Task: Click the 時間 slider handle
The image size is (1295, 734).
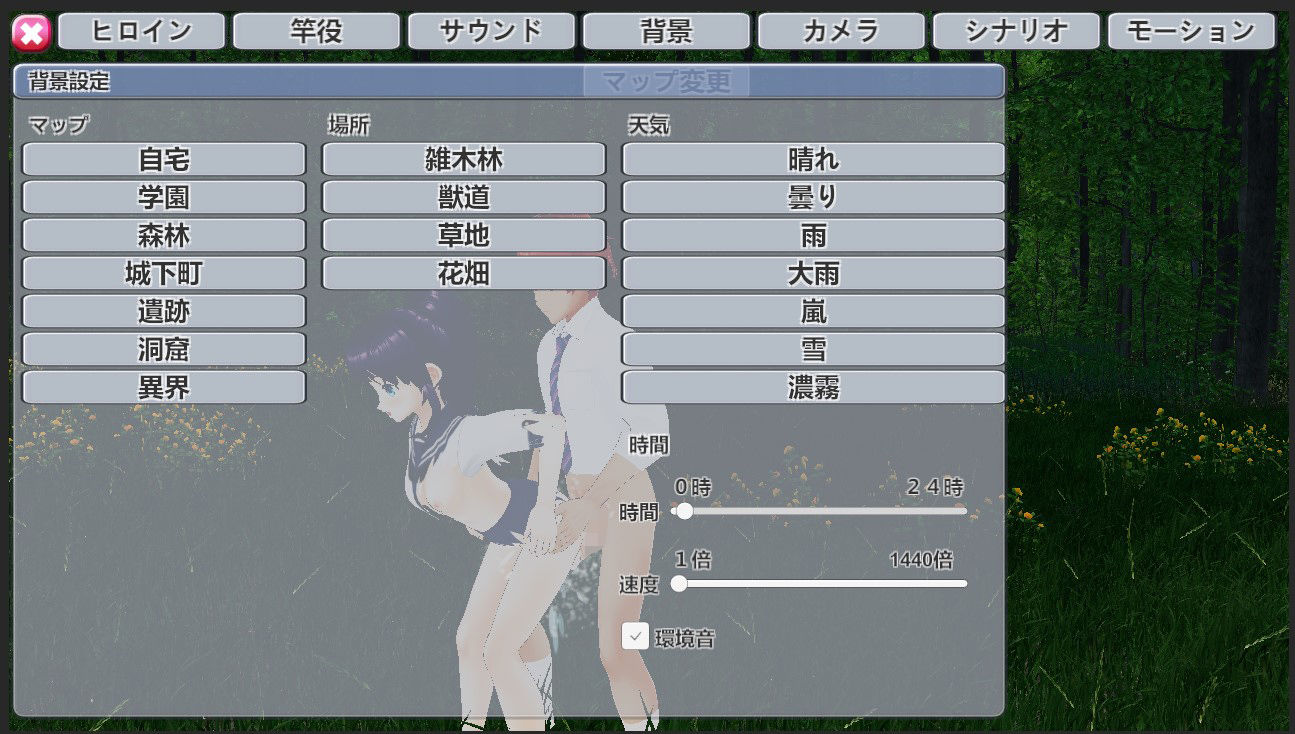Action: tap(686, 511)
